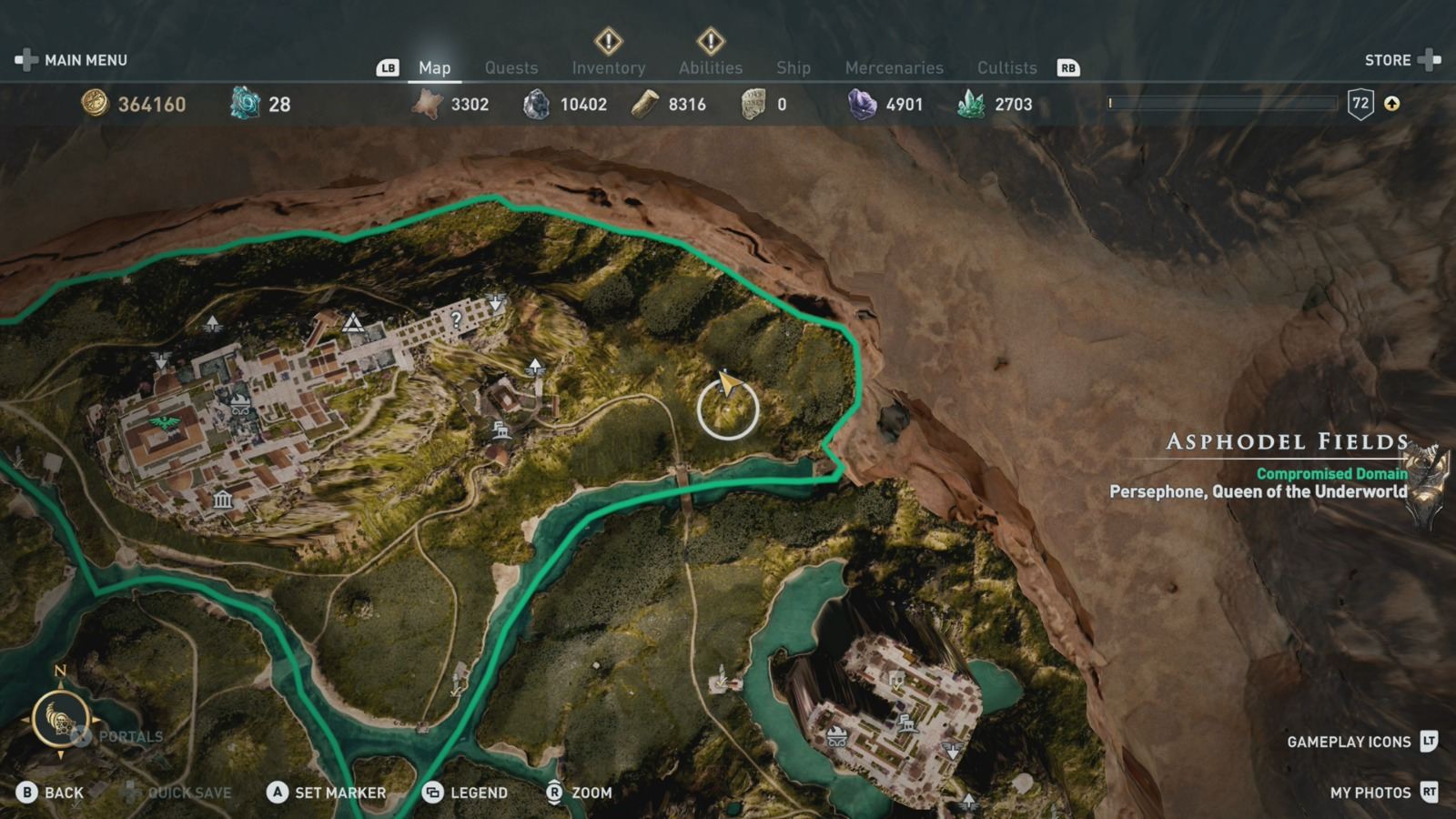Click the obsidian glass resource icon
This screenshot has width=1456, height=819.
tap(537, 104)
